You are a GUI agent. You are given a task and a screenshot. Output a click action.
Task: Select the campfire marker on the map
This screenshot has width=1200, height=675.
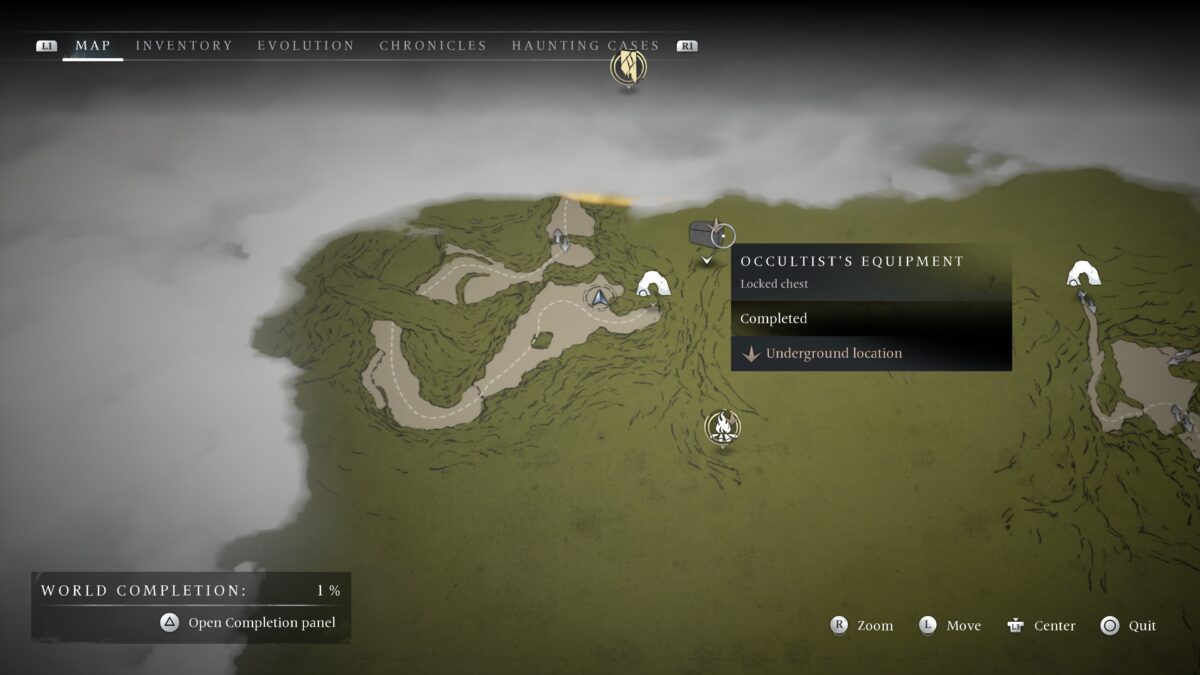[722, 427]
